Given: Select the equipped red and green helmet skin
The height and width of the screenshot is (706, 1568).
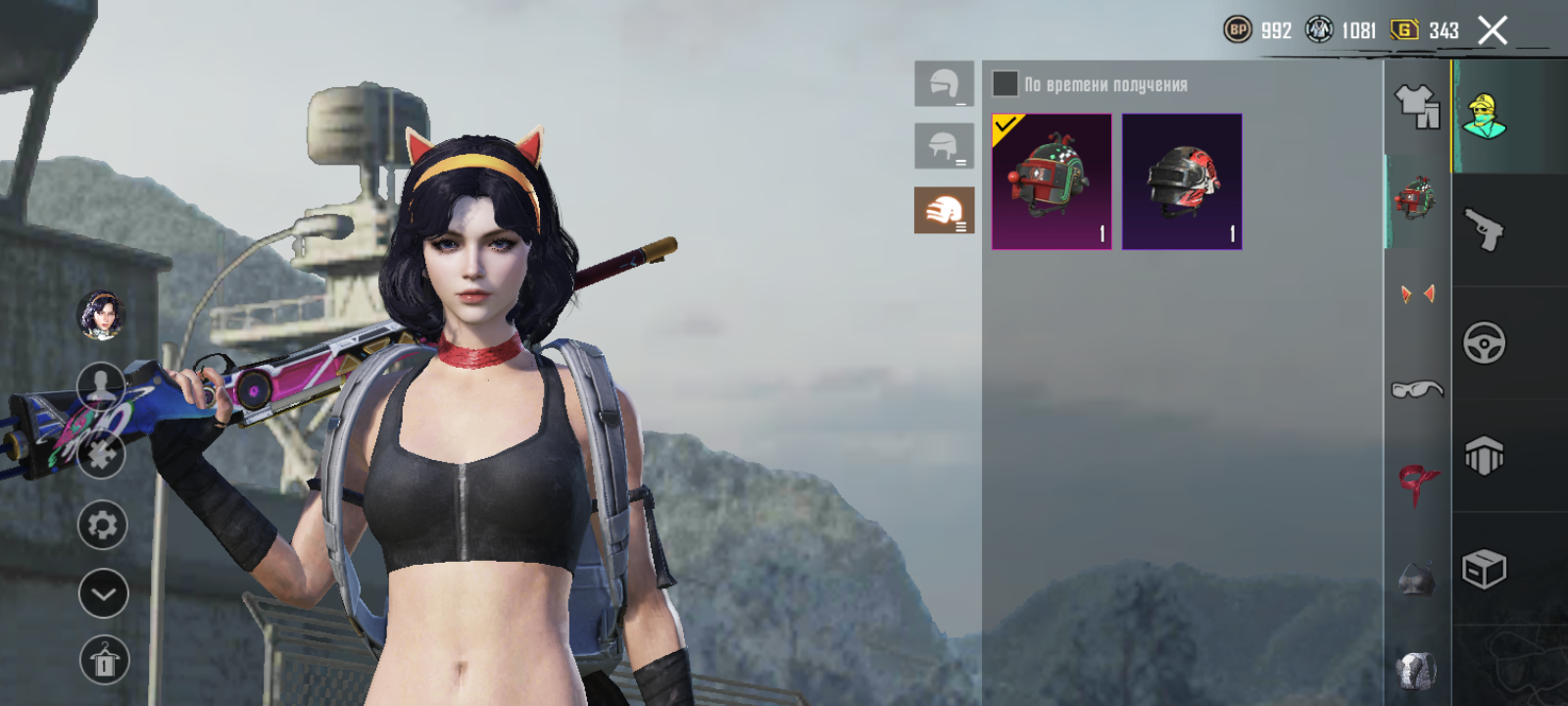Looking at the screenshot, I should [x=1052, y=181].
